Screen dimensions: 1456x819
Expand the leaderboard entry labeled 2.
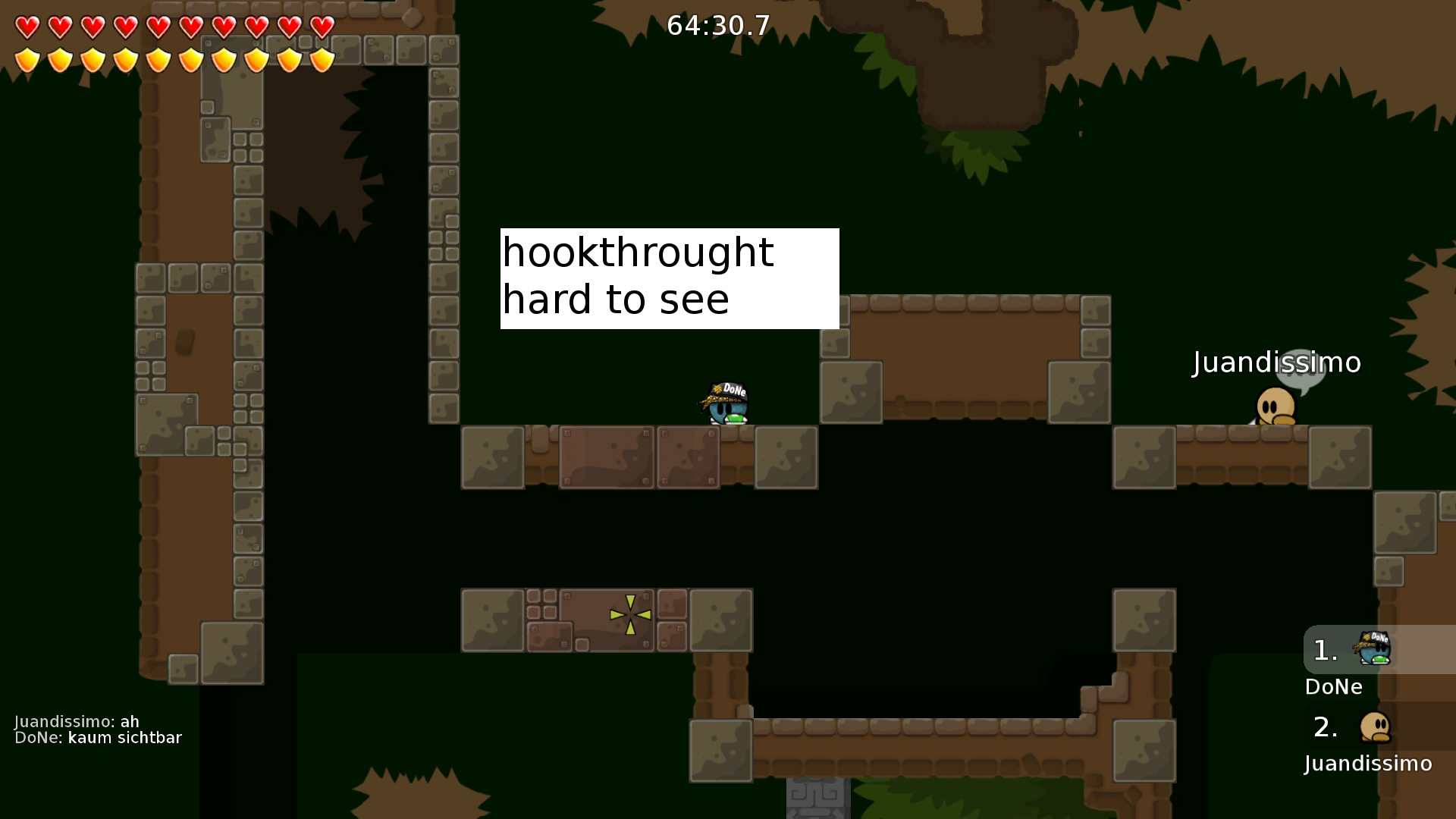click(1326, 726)
